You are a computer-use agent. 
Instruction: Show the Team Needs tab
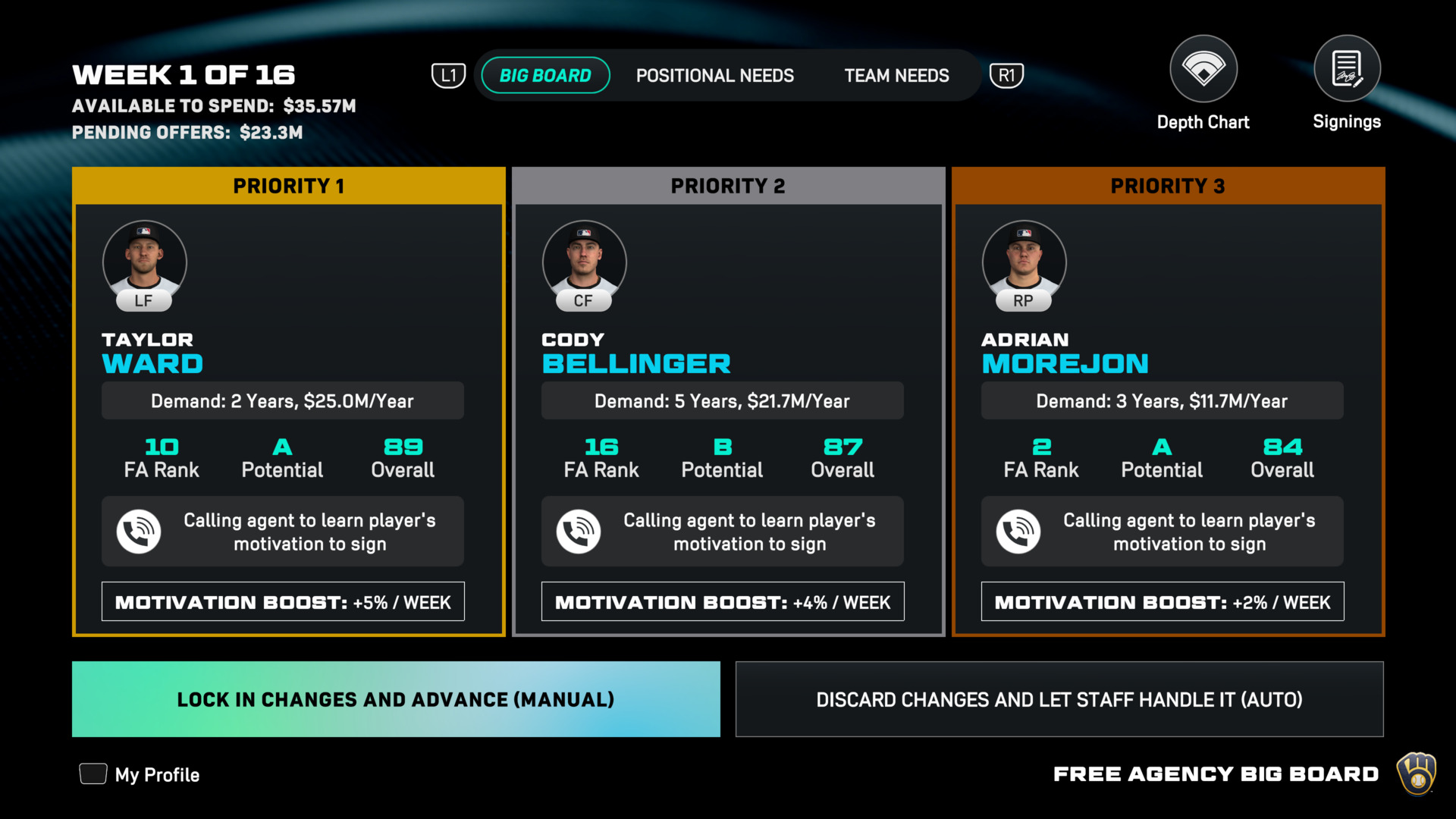coord(896,76)
